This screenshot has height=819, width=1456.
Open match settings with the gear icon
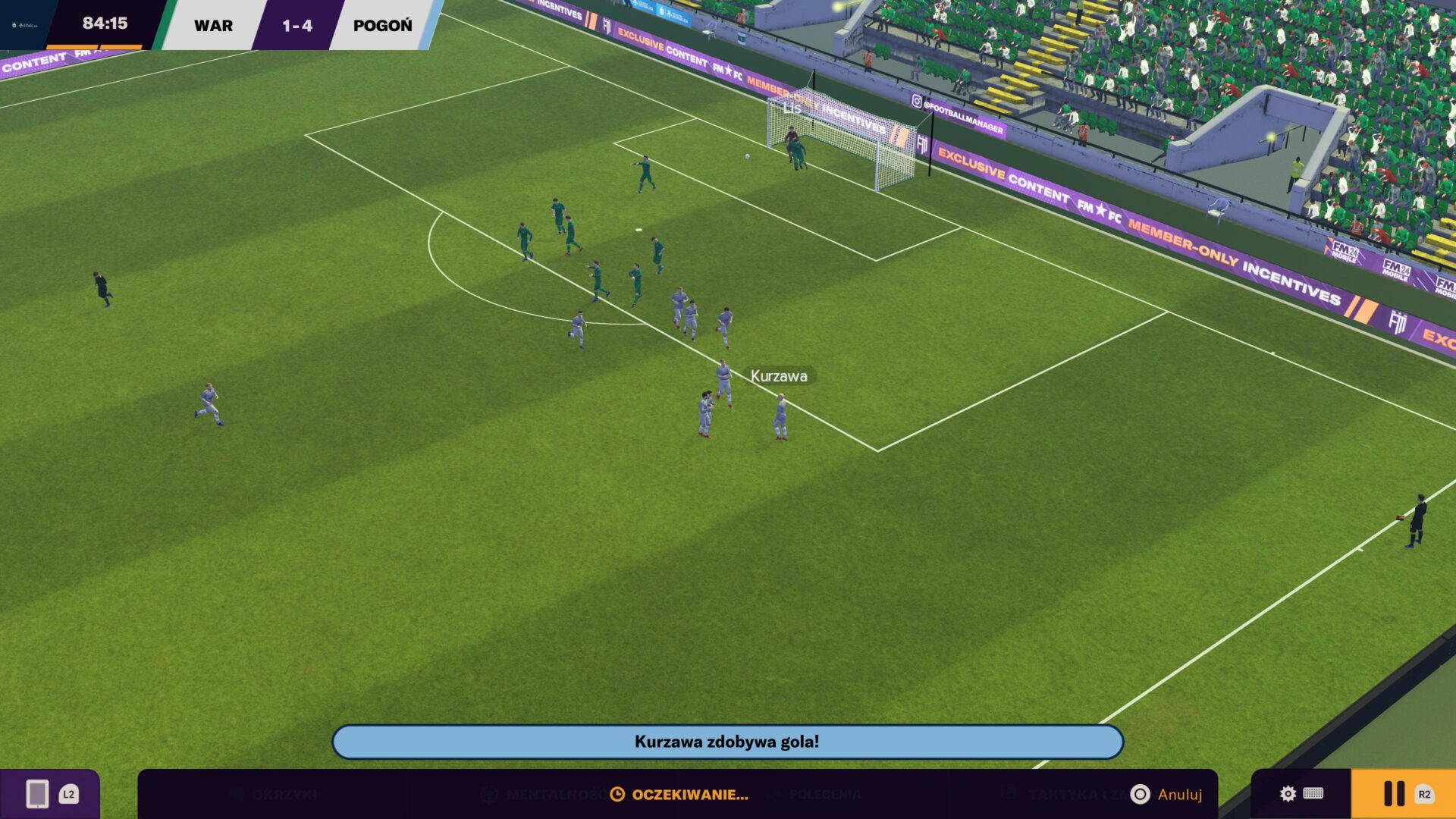click(x=1287, y=795)
